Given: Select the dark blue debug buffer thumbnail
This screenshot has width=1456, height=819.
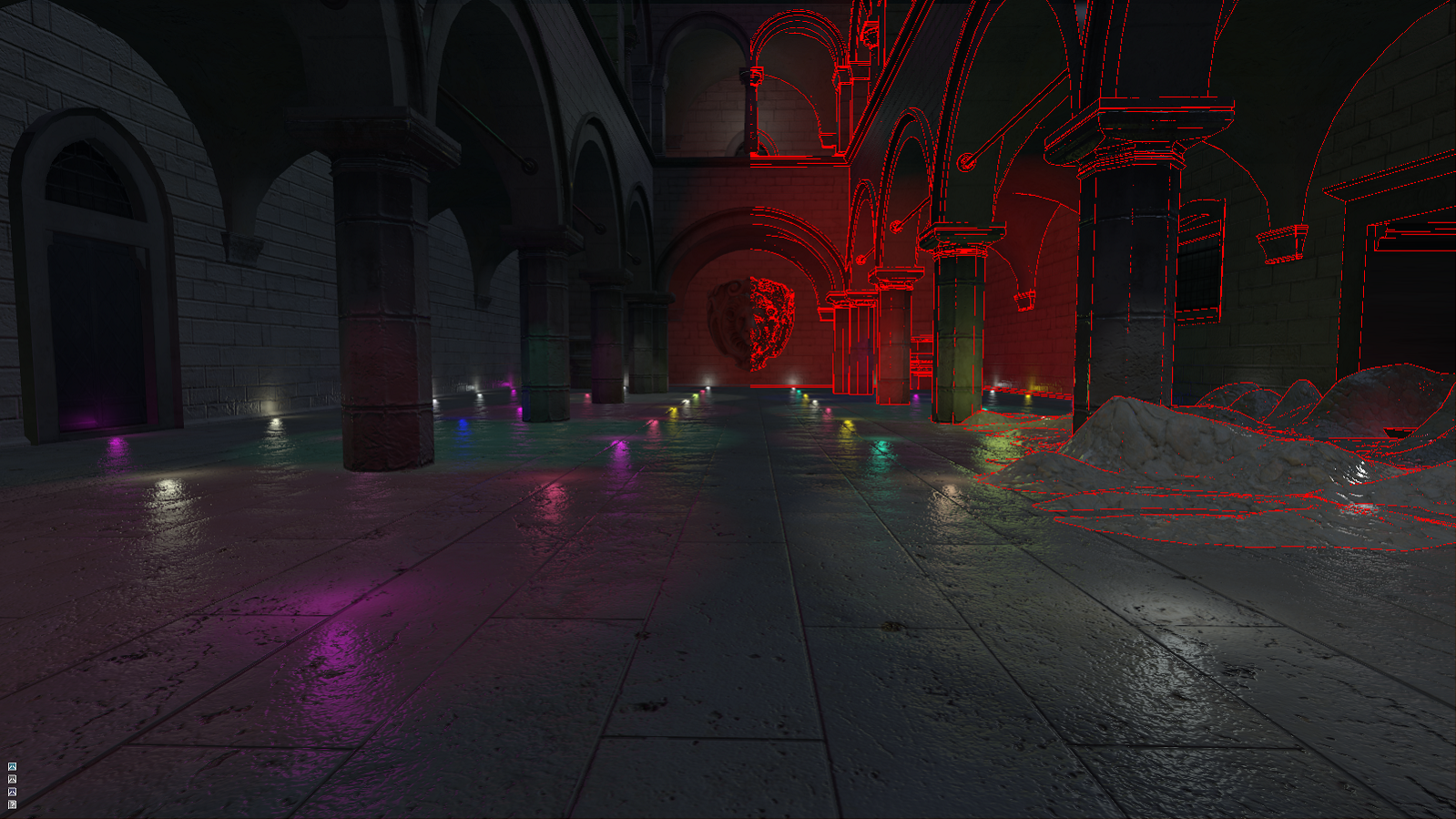Looking at the screenshot, I should [12, 792].
